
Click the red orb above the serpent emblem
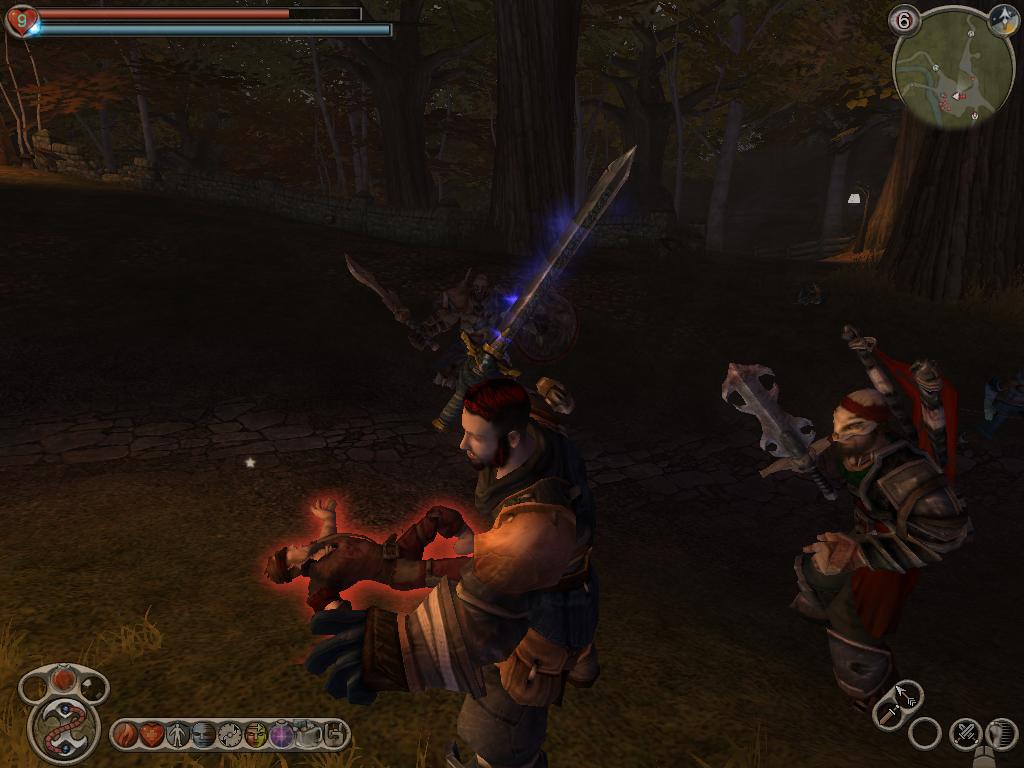tap(64, 679)
